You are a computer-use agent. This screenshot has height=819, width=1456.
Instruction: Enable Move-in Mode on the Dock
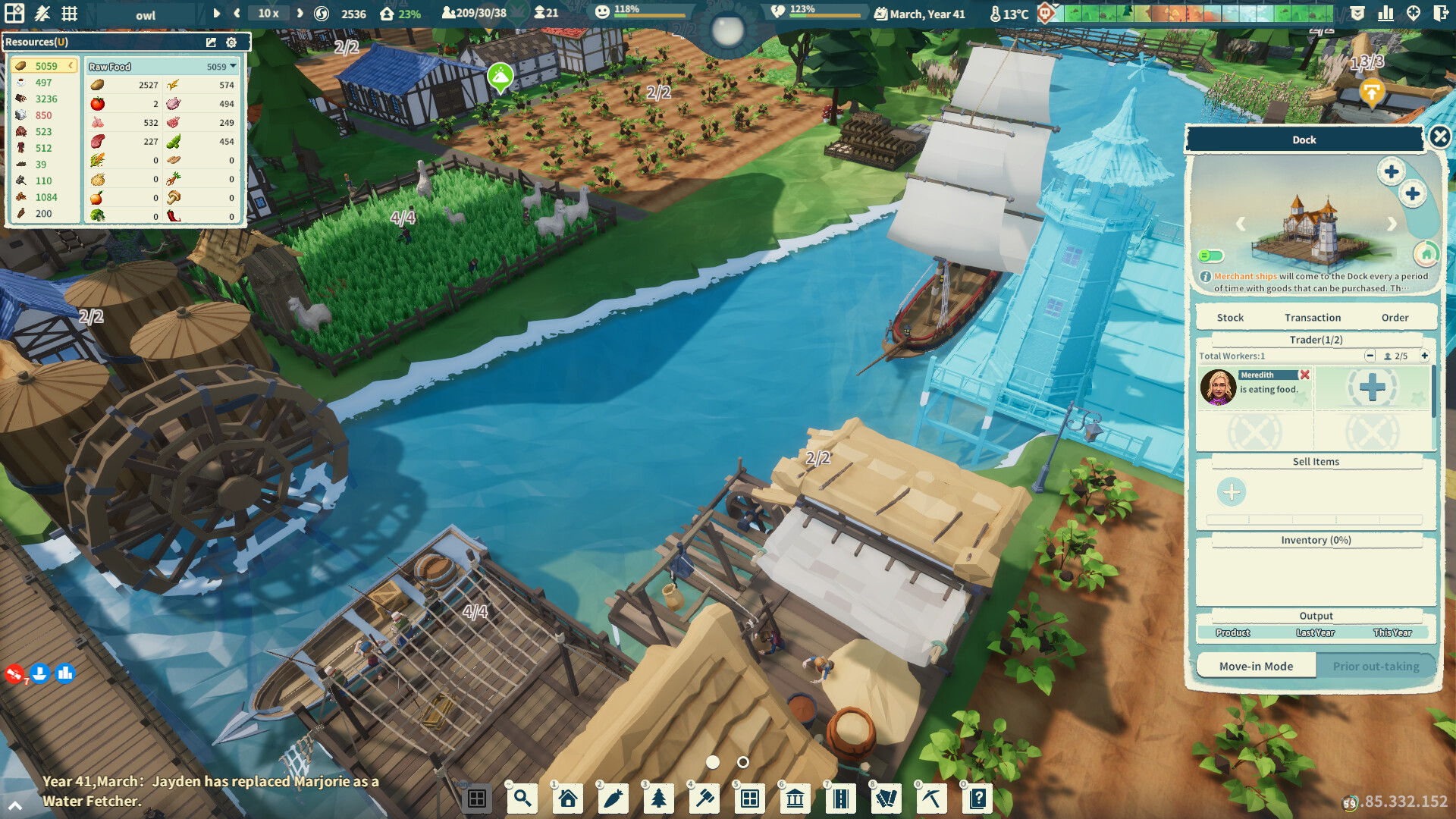point(1256,666)
